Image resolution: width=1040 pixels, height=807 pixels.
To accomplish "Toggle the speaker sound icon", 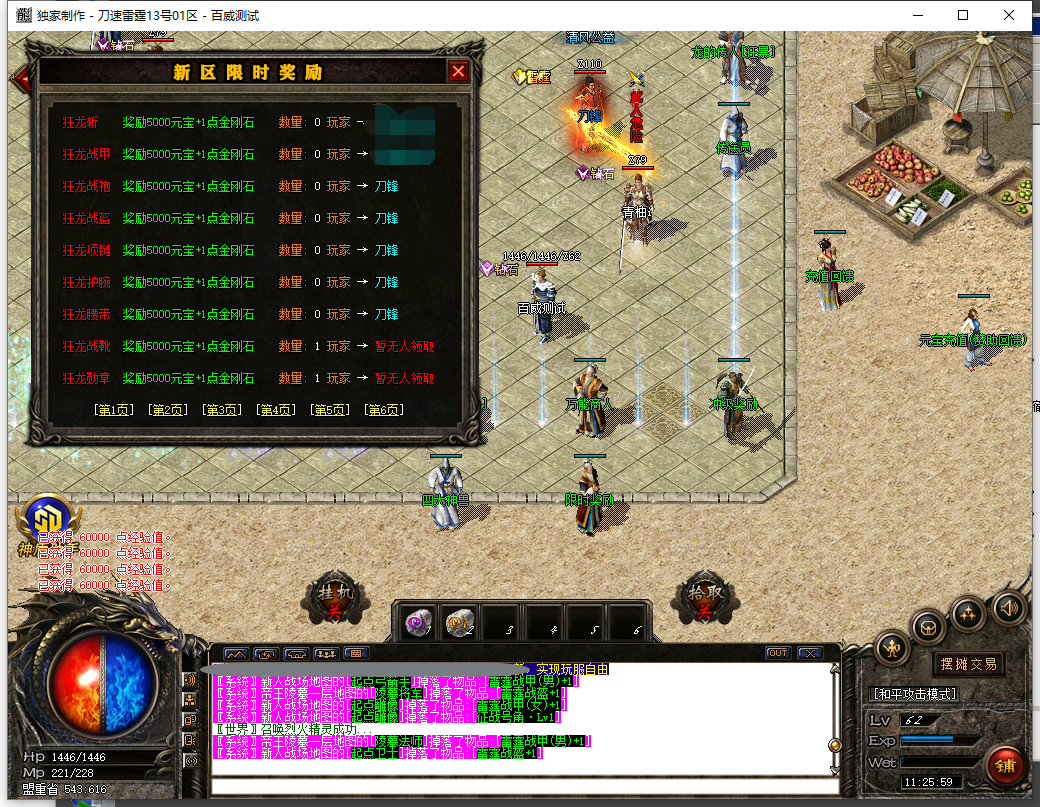I will tap(1009, 607).
